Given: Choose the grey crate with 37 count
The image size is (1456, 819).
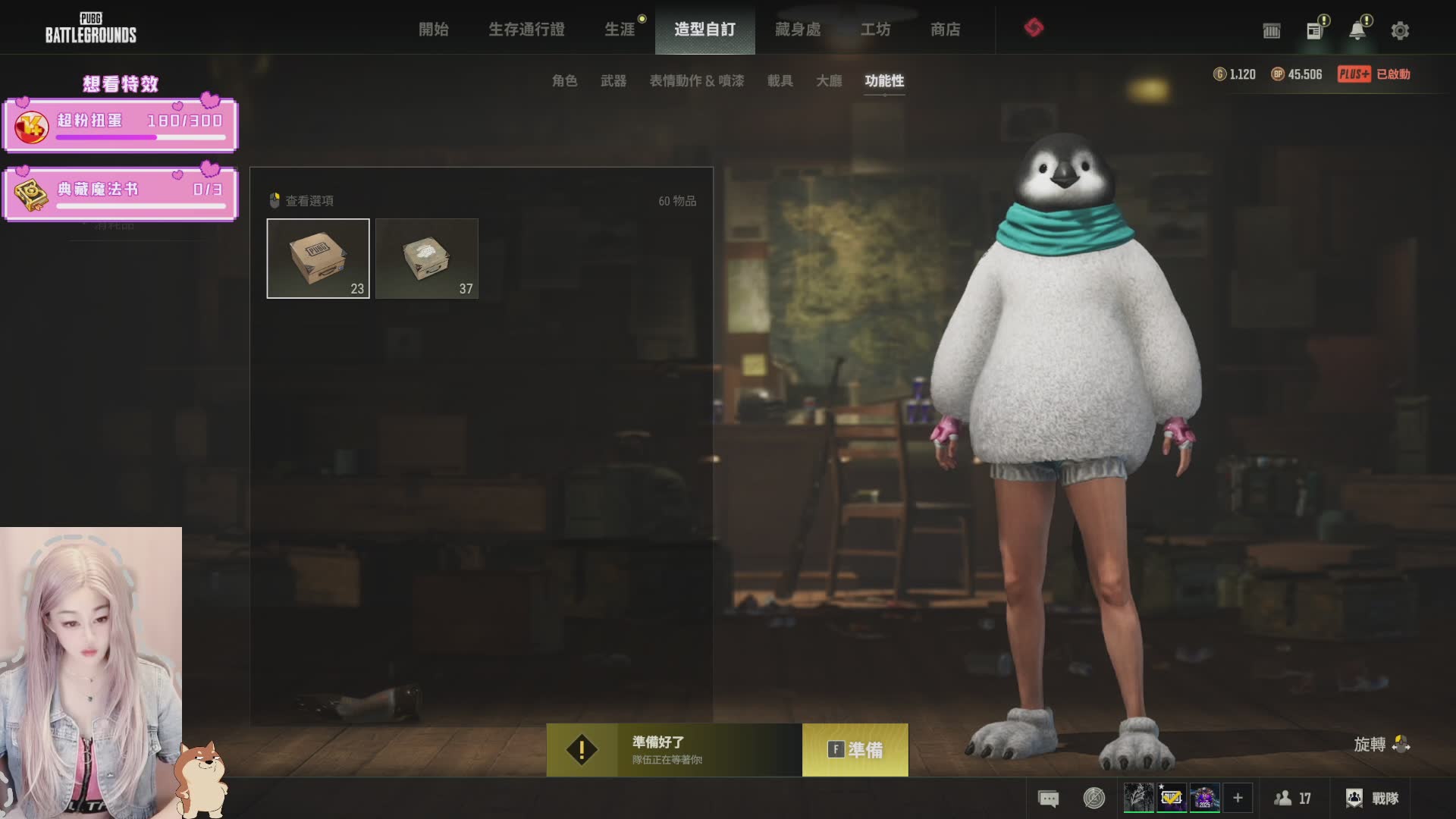Looking at the screenshot, I should pos(427,259).
